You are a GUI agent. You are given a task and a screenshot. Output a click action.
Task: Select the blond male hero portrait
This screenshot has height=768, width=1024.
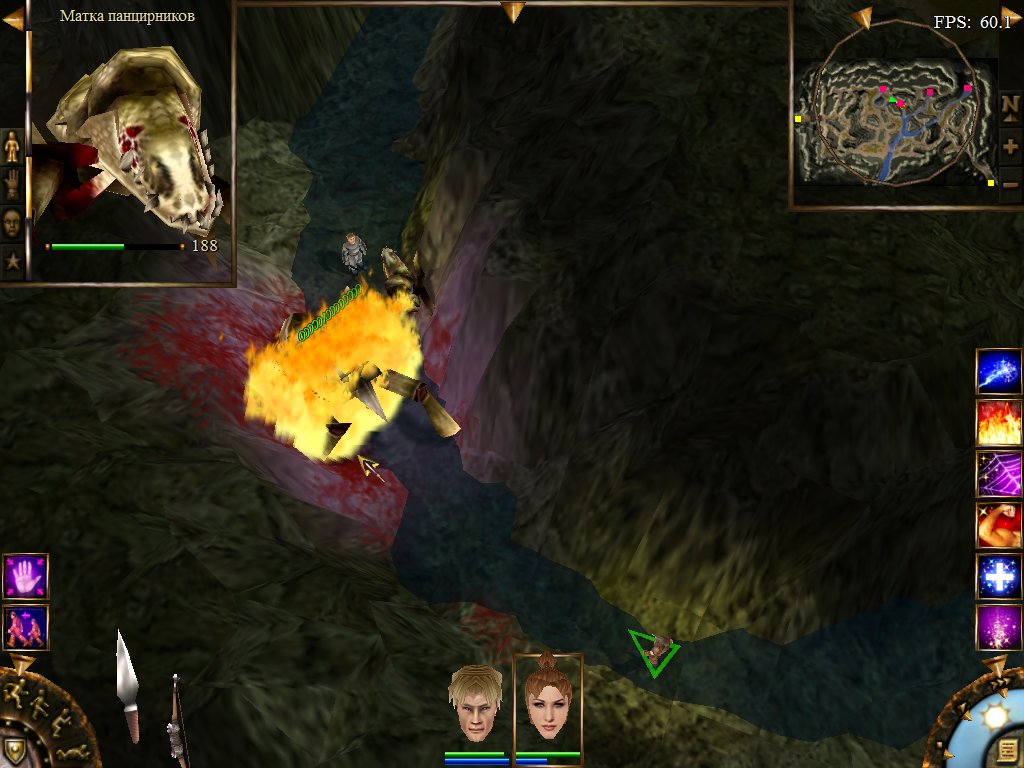tap(475, 704)
